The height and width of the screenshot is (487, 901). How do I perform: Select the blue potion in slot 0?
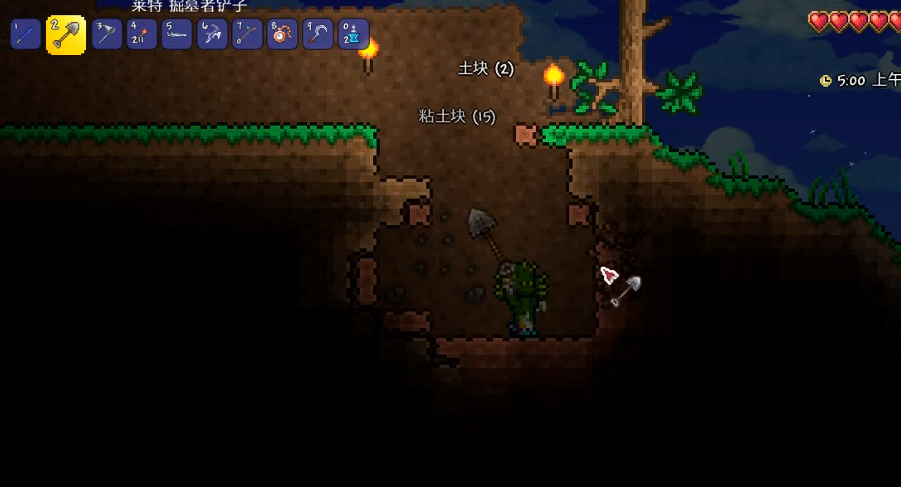pyautogui.click(x=352, y=34)
